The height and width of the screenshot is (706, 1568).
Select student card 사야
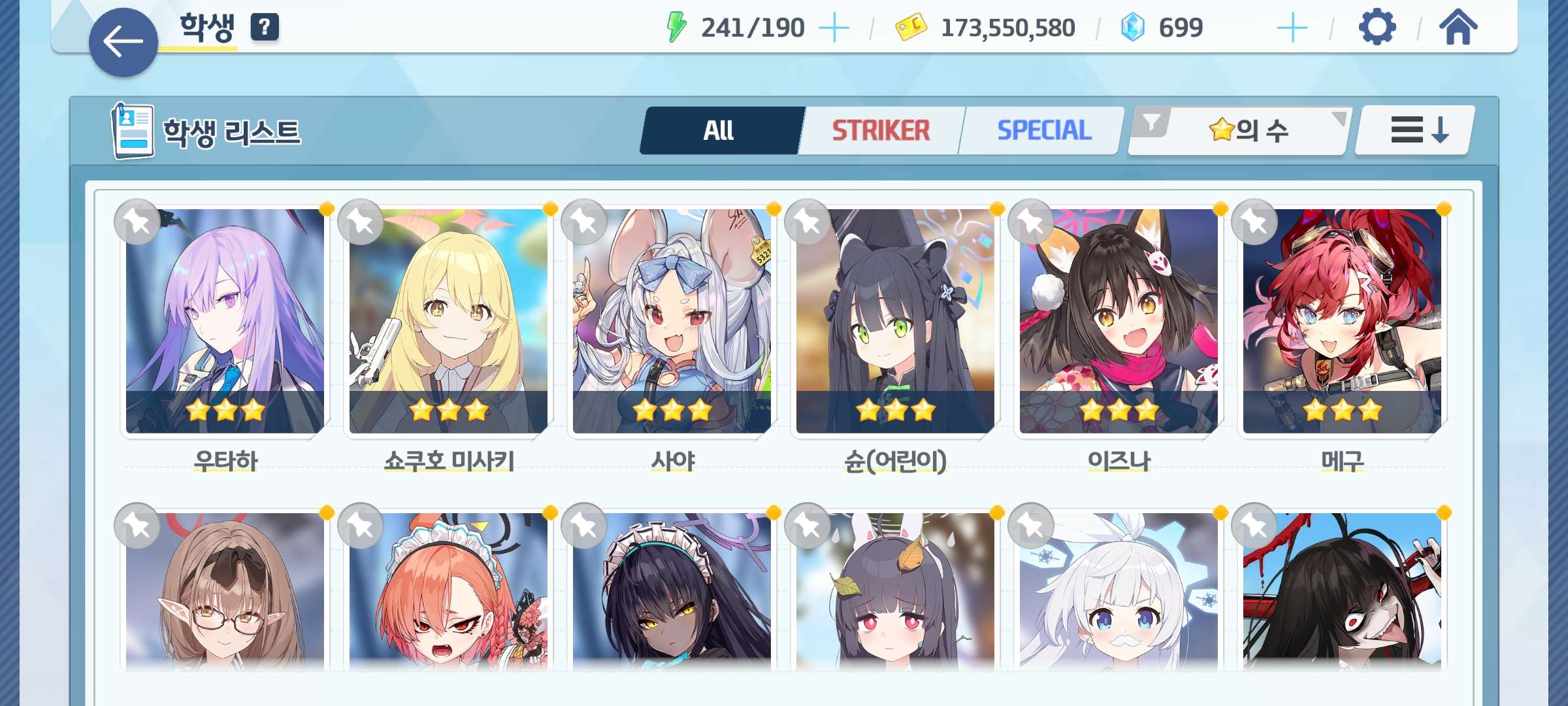(x=672, y=320)
